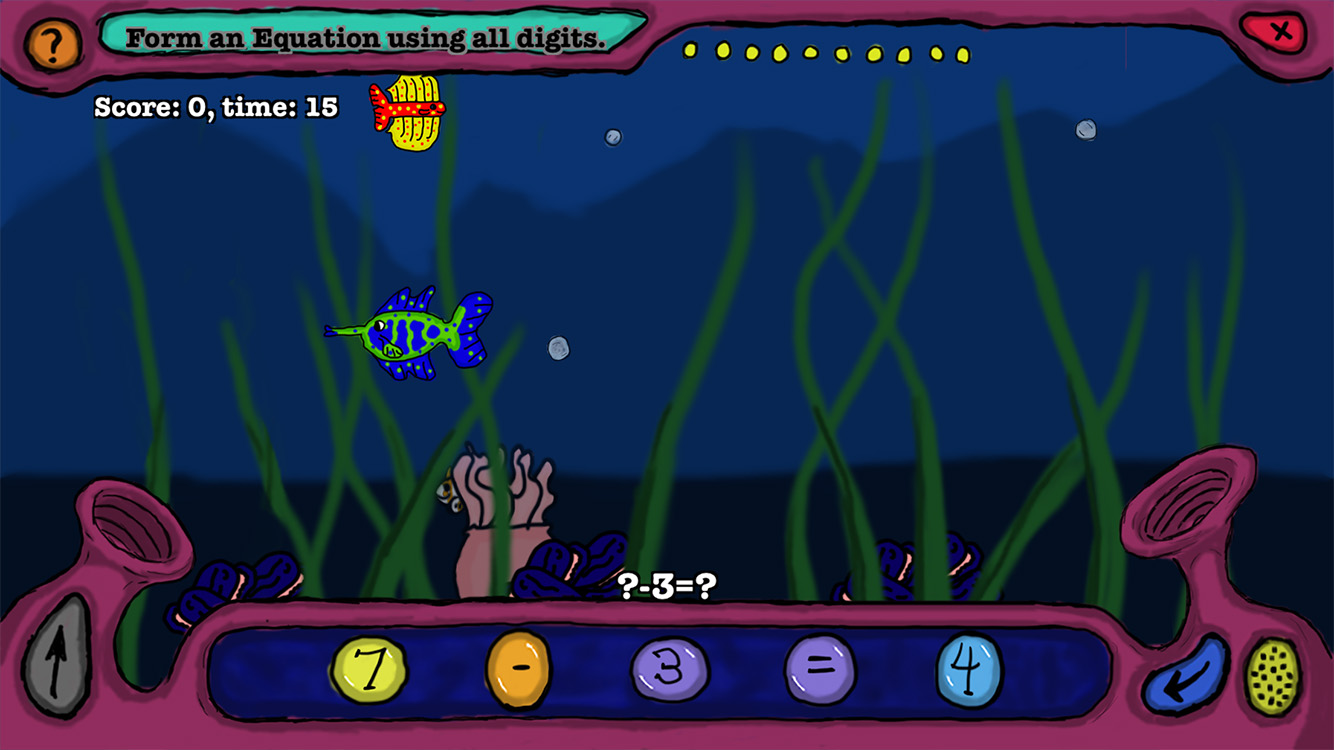Screen dimensions: 1334x750
Task: Select the purple equals sign stone
Action: (820, 668)
